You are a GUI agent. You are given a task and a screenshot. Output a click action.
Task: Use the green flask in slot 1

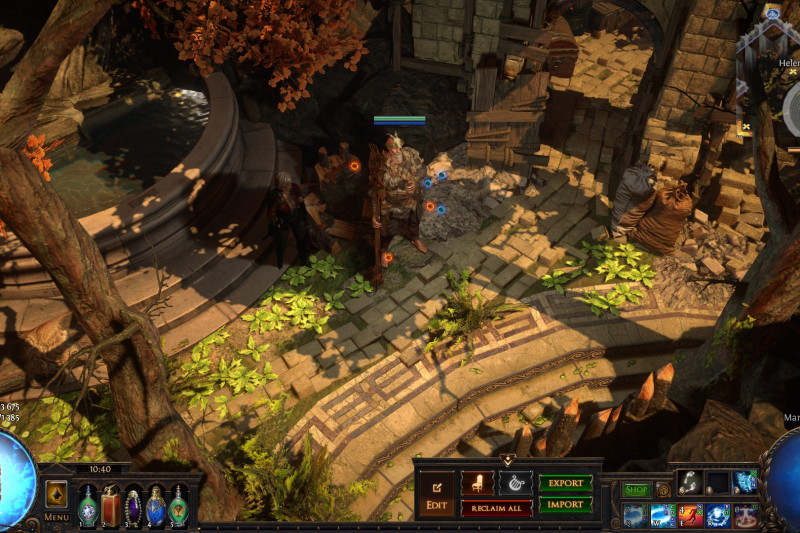[88, 504]
